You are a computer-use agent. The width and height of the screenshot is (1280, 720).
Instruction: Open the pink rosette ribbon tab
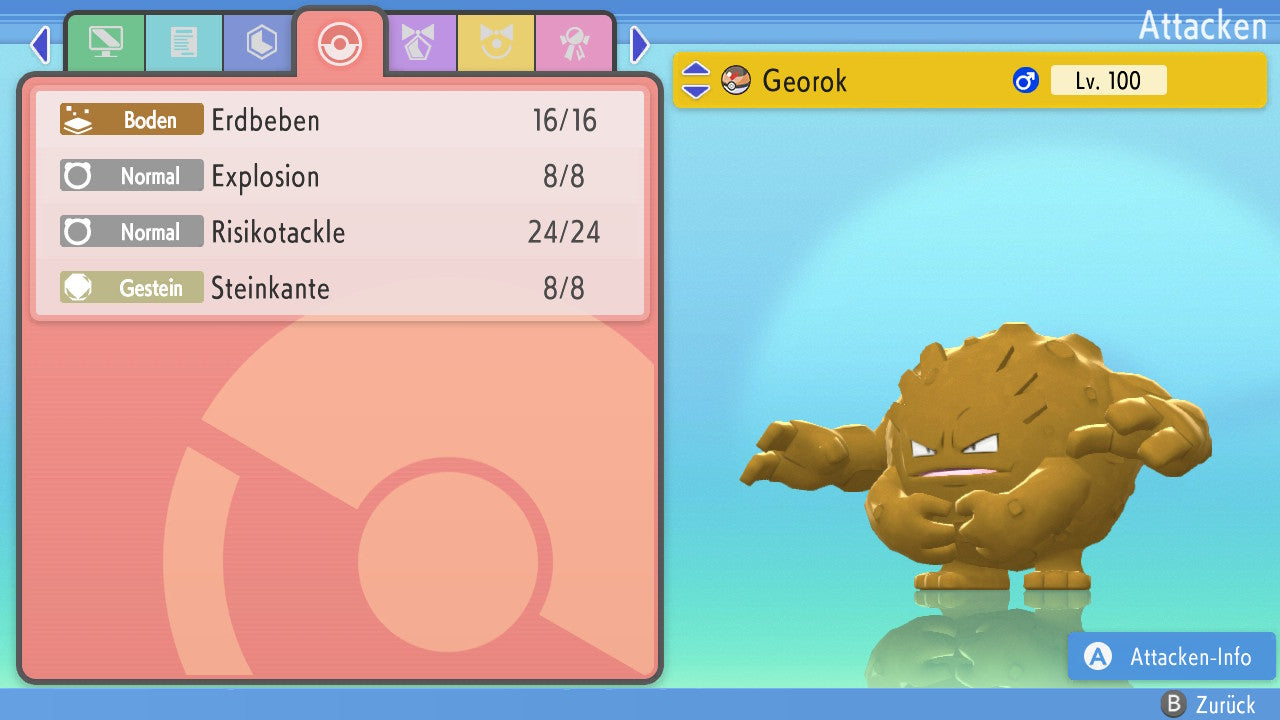pyautogui.click(x=574, y=43)
